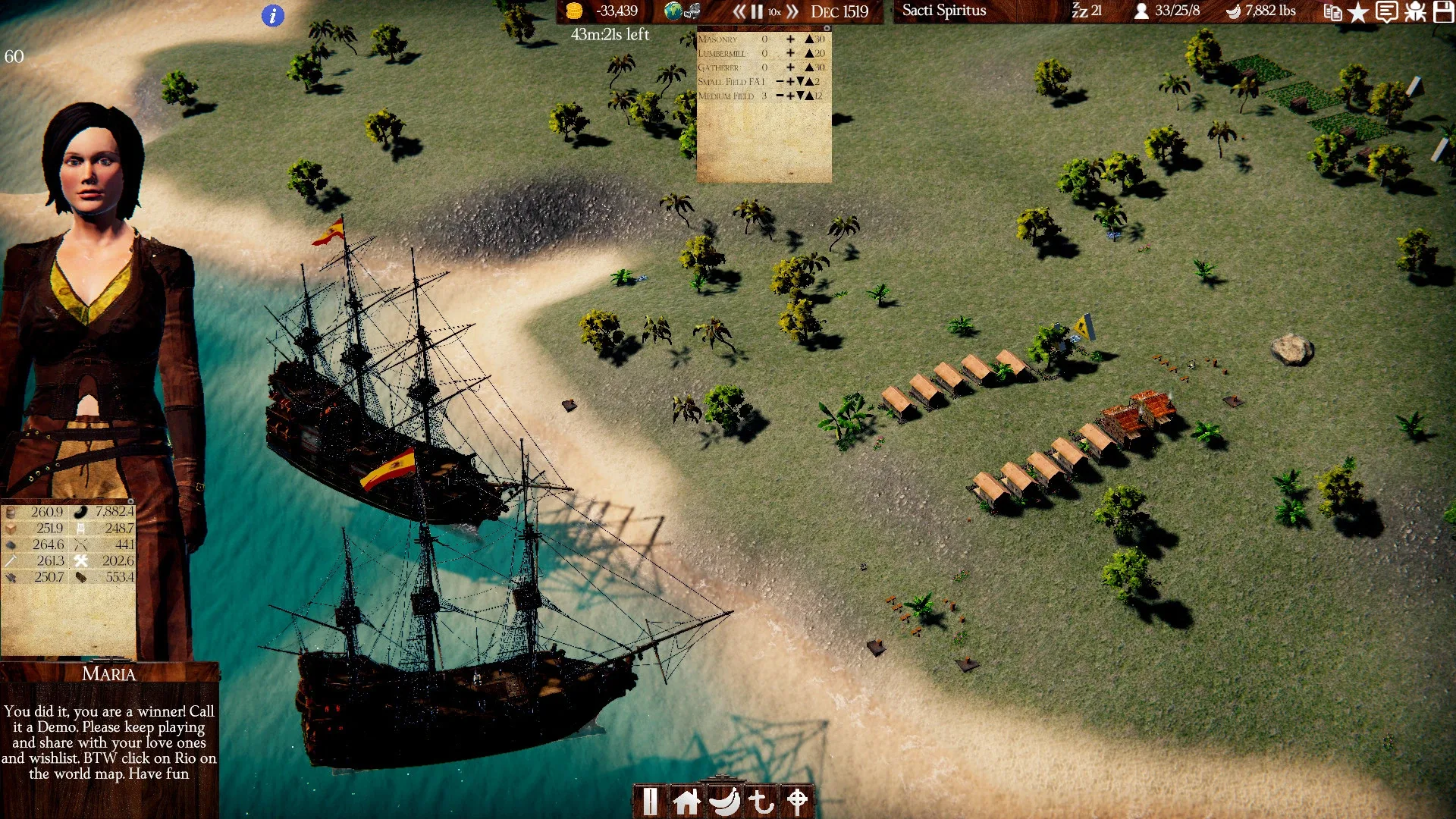This screenshot has width=1456, height=819.
Task: Open the world map globe icon
Action: 673,11
